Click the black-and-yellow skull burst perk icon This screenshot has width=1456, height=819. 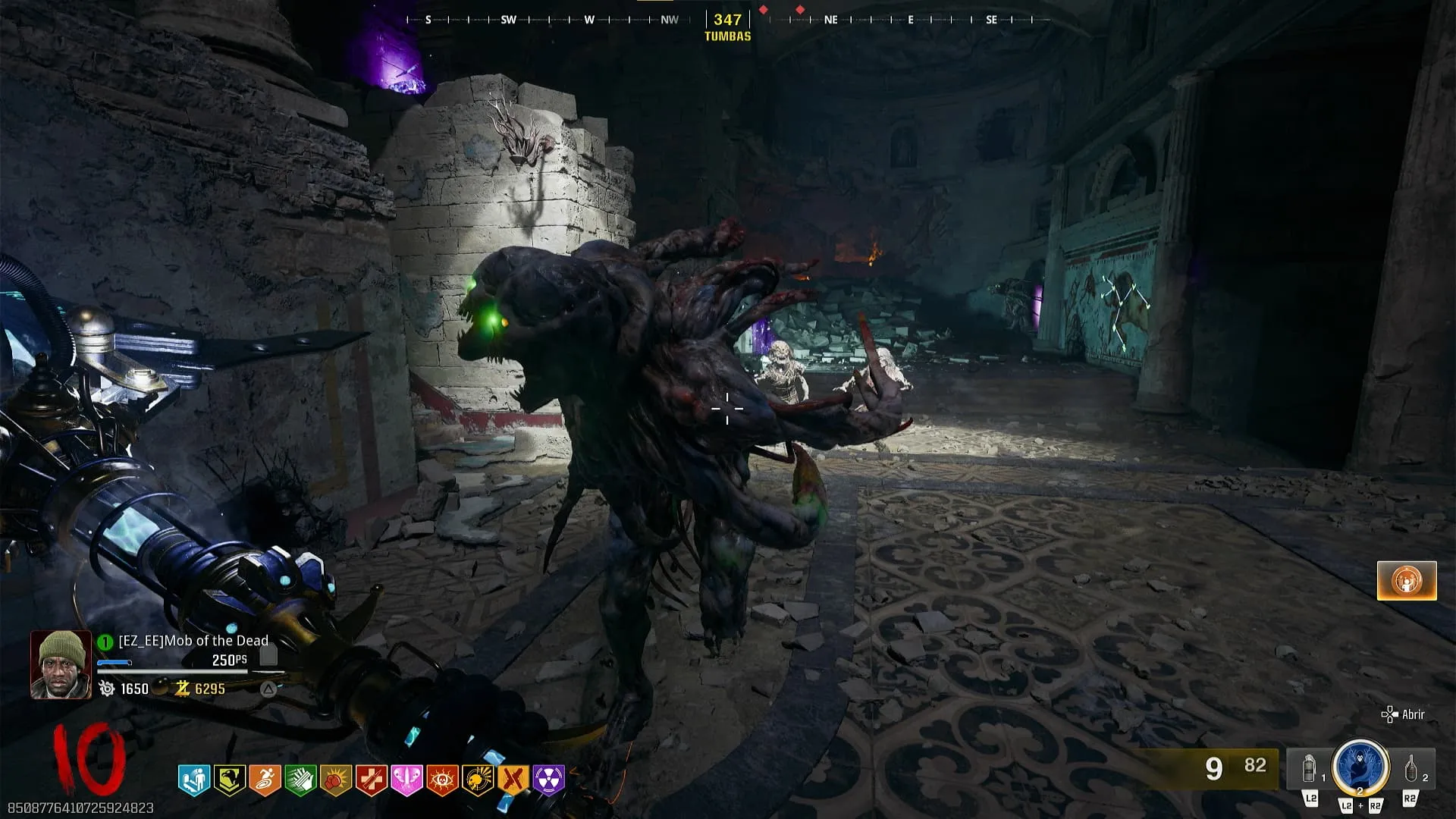[x=478, y=780]
